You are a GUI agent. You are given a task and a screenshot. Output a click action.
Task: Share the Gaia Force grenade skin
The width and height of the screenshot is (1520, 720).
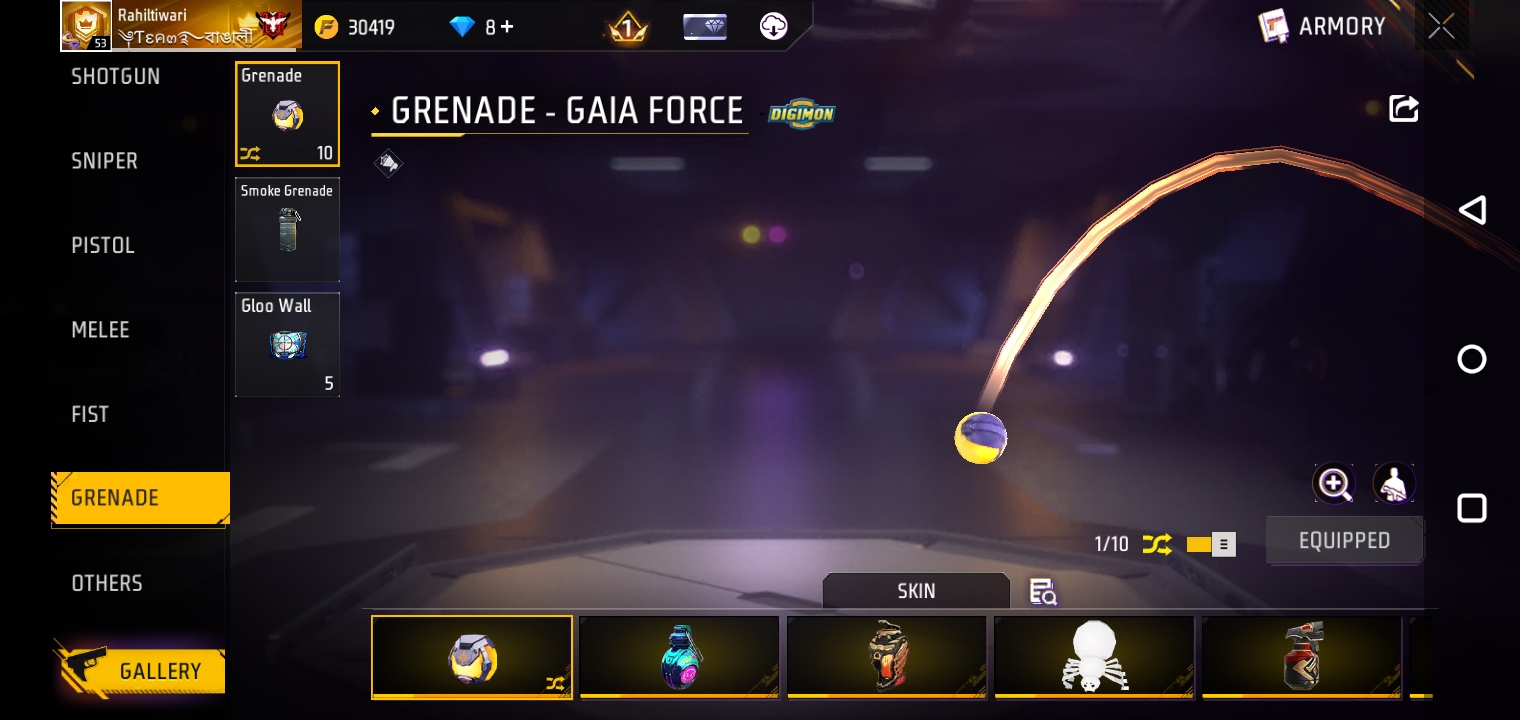tap(1404, 109)
